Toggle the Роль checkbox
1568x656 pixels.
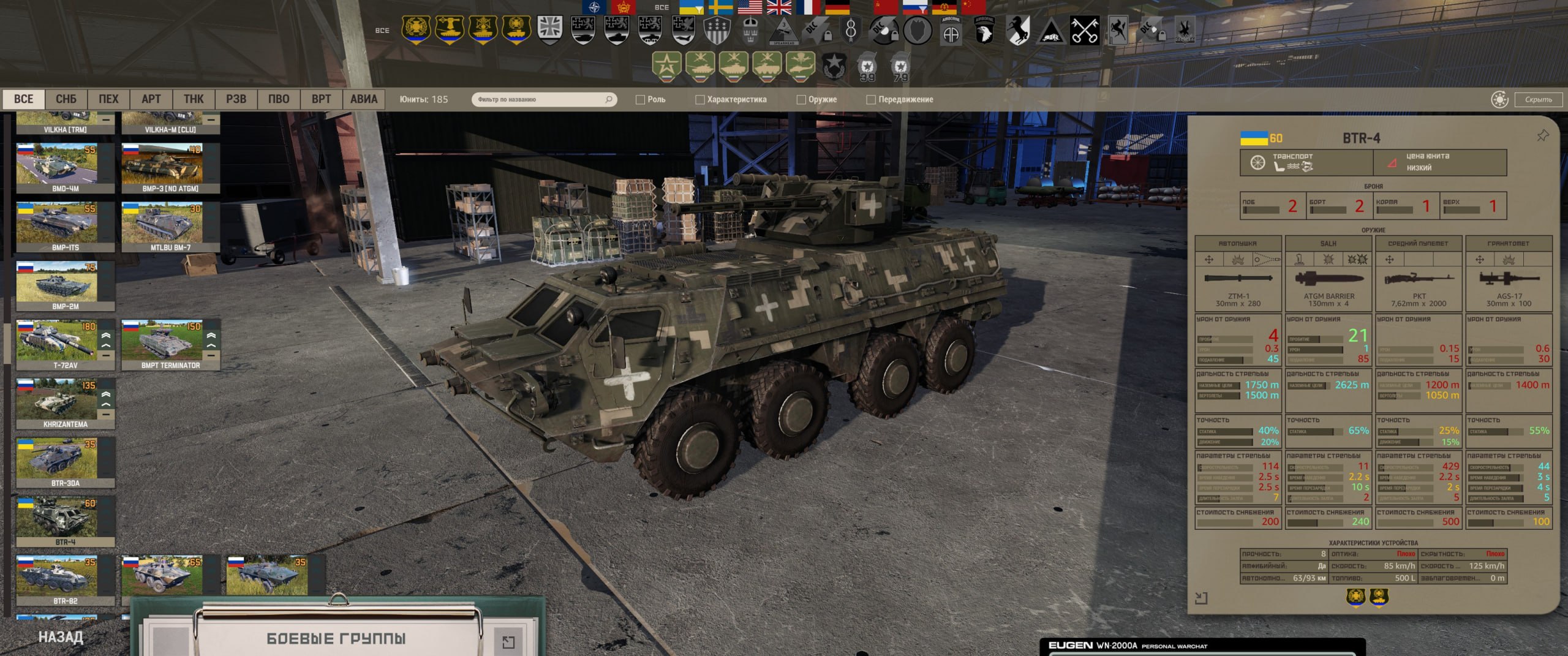(641, 100)
